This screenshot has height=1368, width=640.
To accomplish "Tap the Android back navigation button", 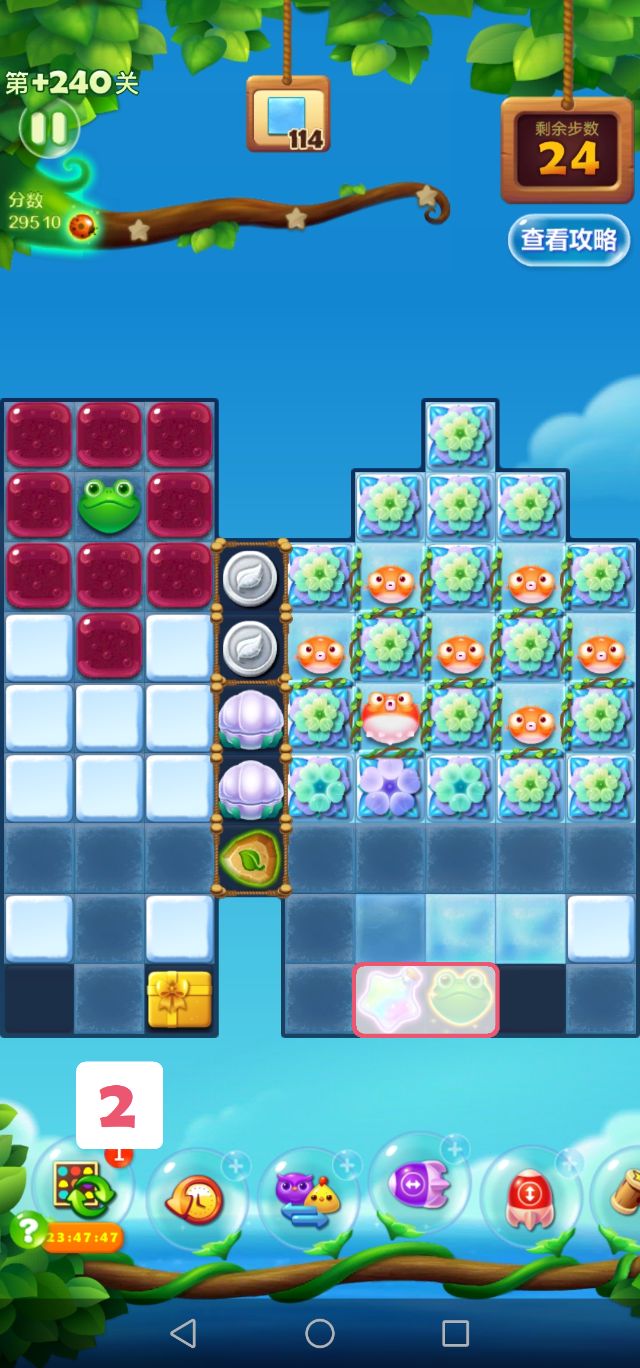I will (x=183, y=1332).
